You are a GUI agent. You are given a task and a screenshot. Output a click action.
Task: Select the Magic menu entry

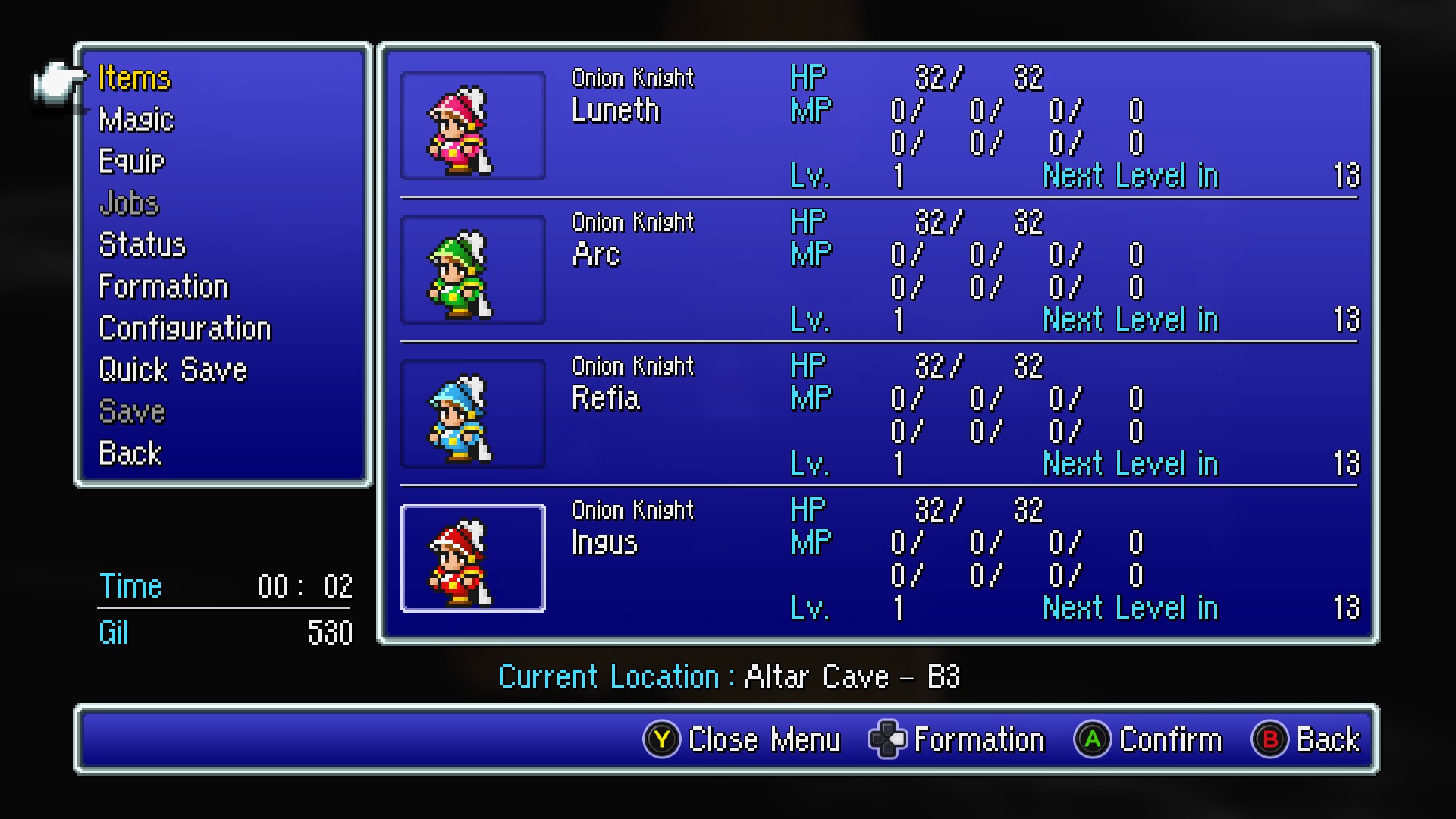pyautogui.click(x=136, y=120)
